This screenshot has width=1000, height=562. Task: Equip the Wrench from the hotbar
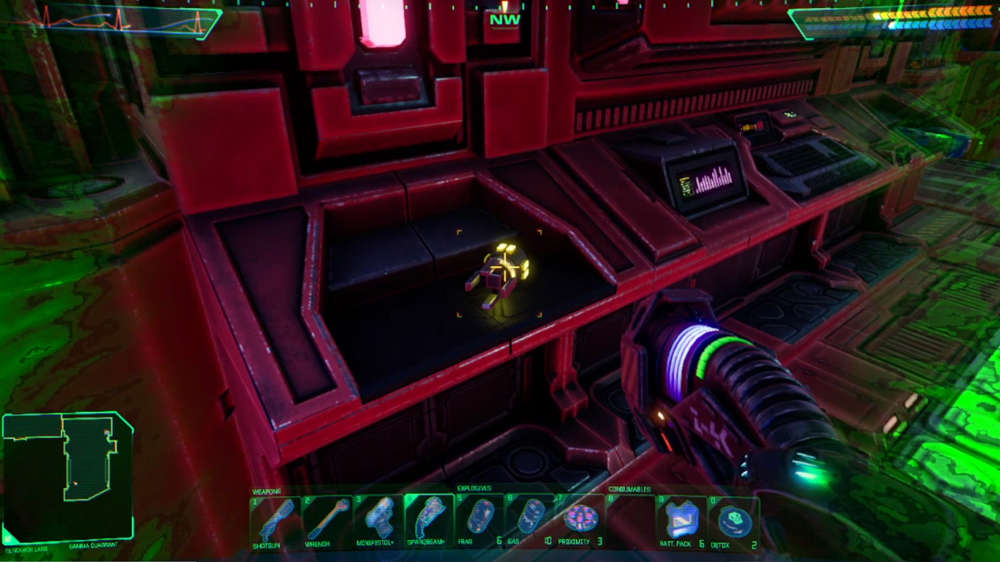coord(327,520)
